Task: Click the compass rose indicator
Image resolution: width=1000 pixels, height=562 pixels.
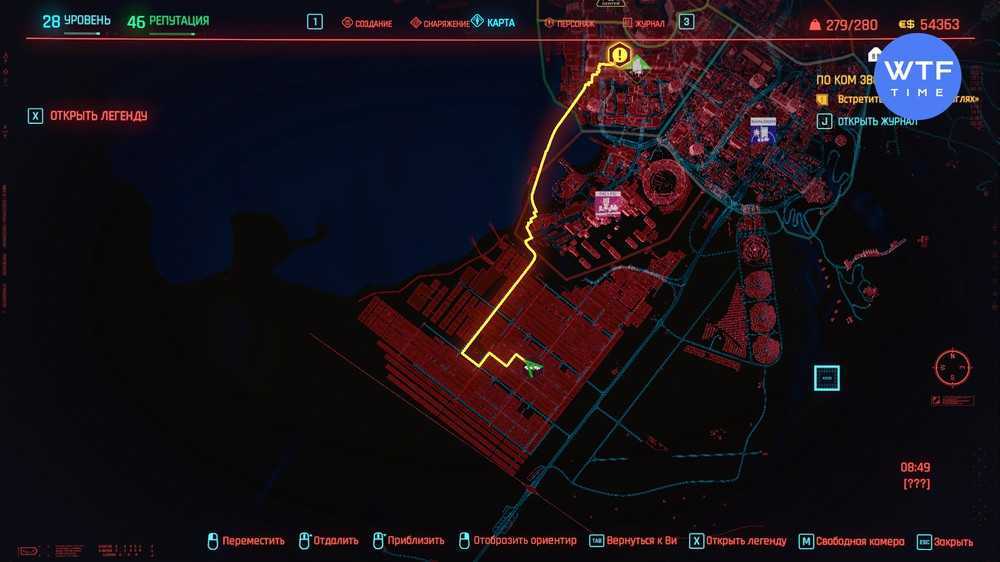Action: pyautogui.click(x=952, y=366)
